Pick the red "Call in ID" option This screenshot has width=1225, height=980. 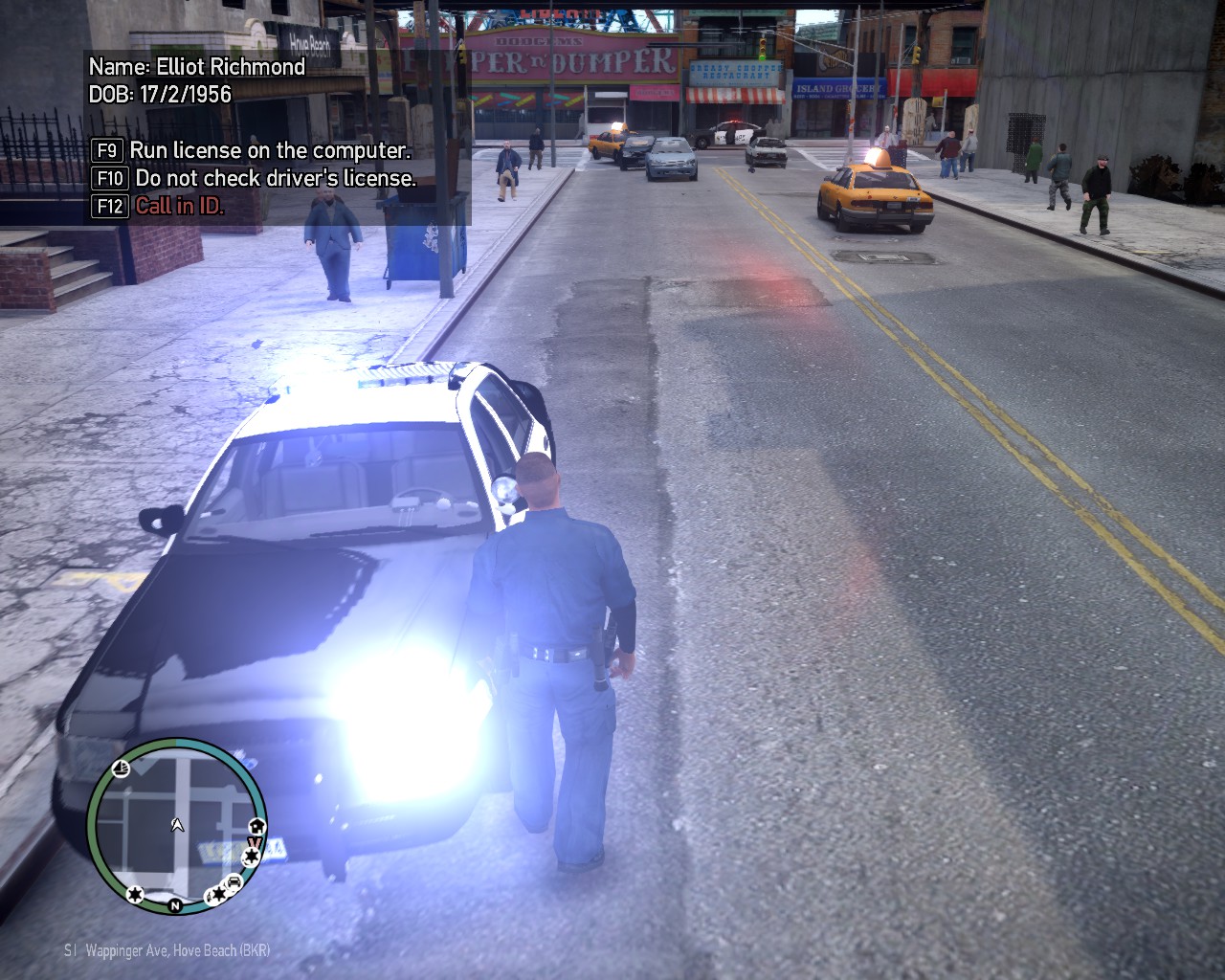click(x=180, y=206)
